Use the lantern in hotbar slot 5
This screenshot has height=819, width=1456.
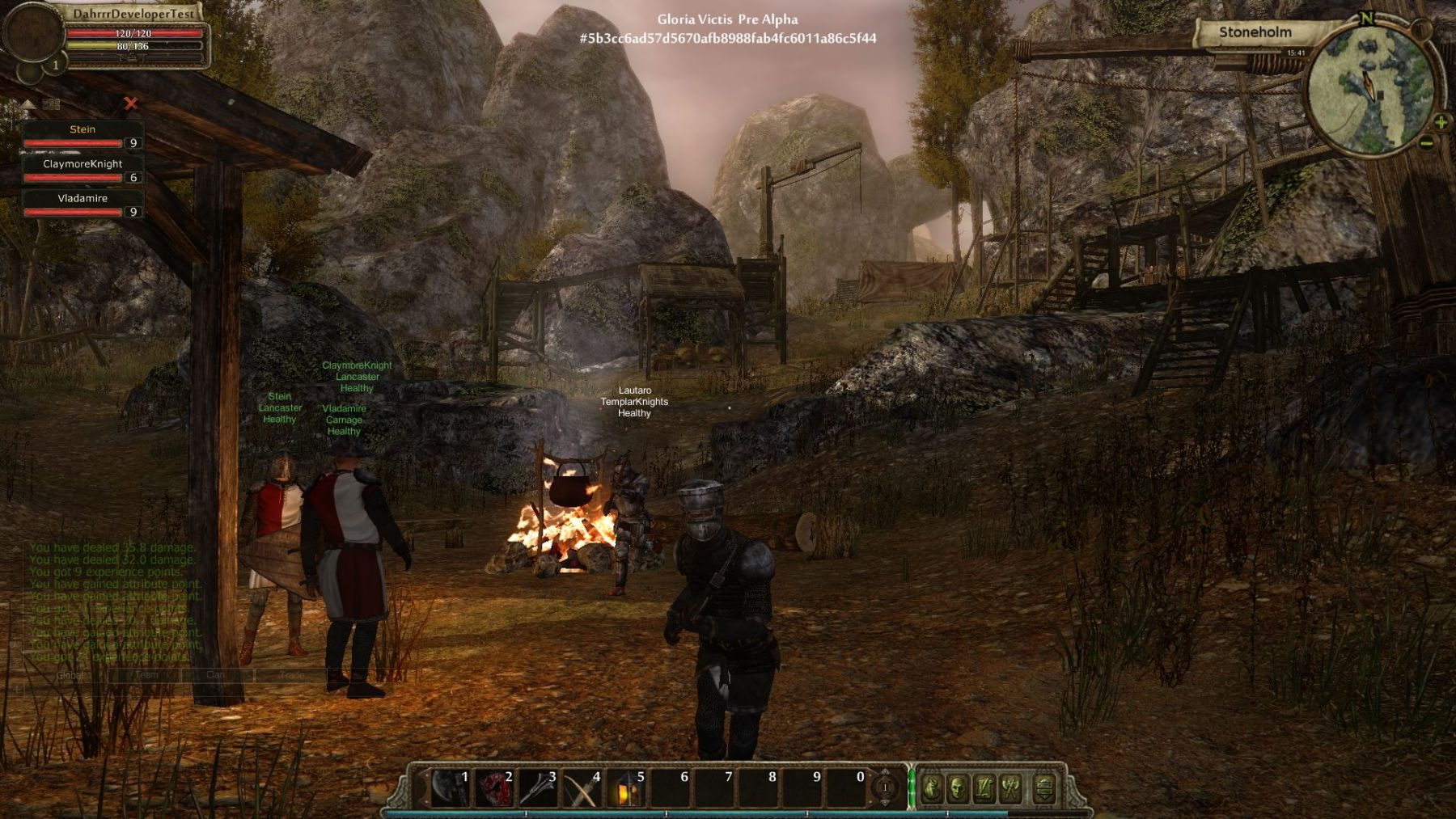point(625,787)
